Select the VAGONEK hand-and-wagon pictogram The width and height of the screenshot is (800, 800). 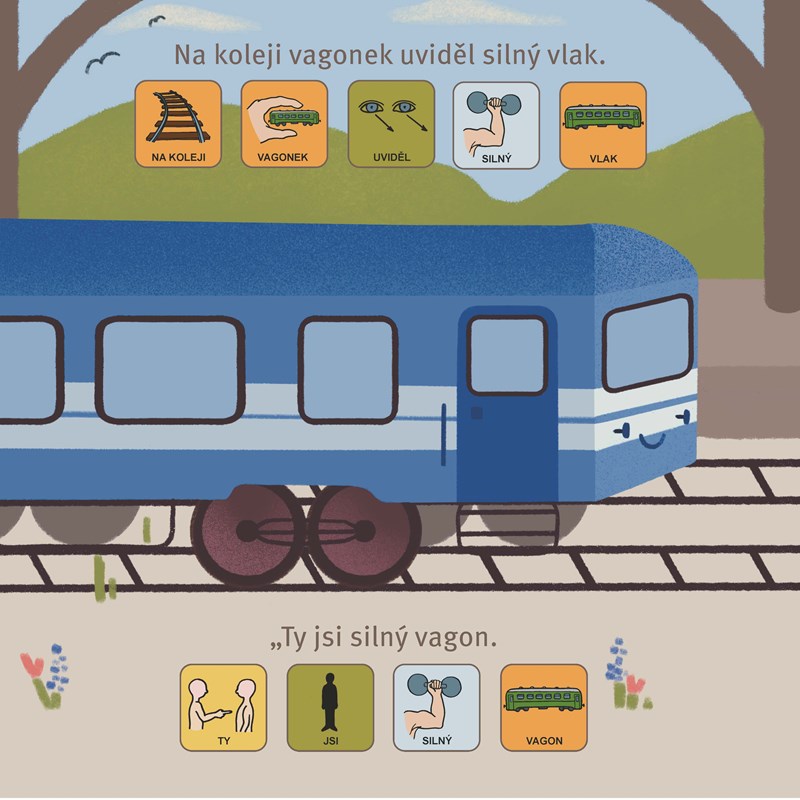[x=284, y=124]
